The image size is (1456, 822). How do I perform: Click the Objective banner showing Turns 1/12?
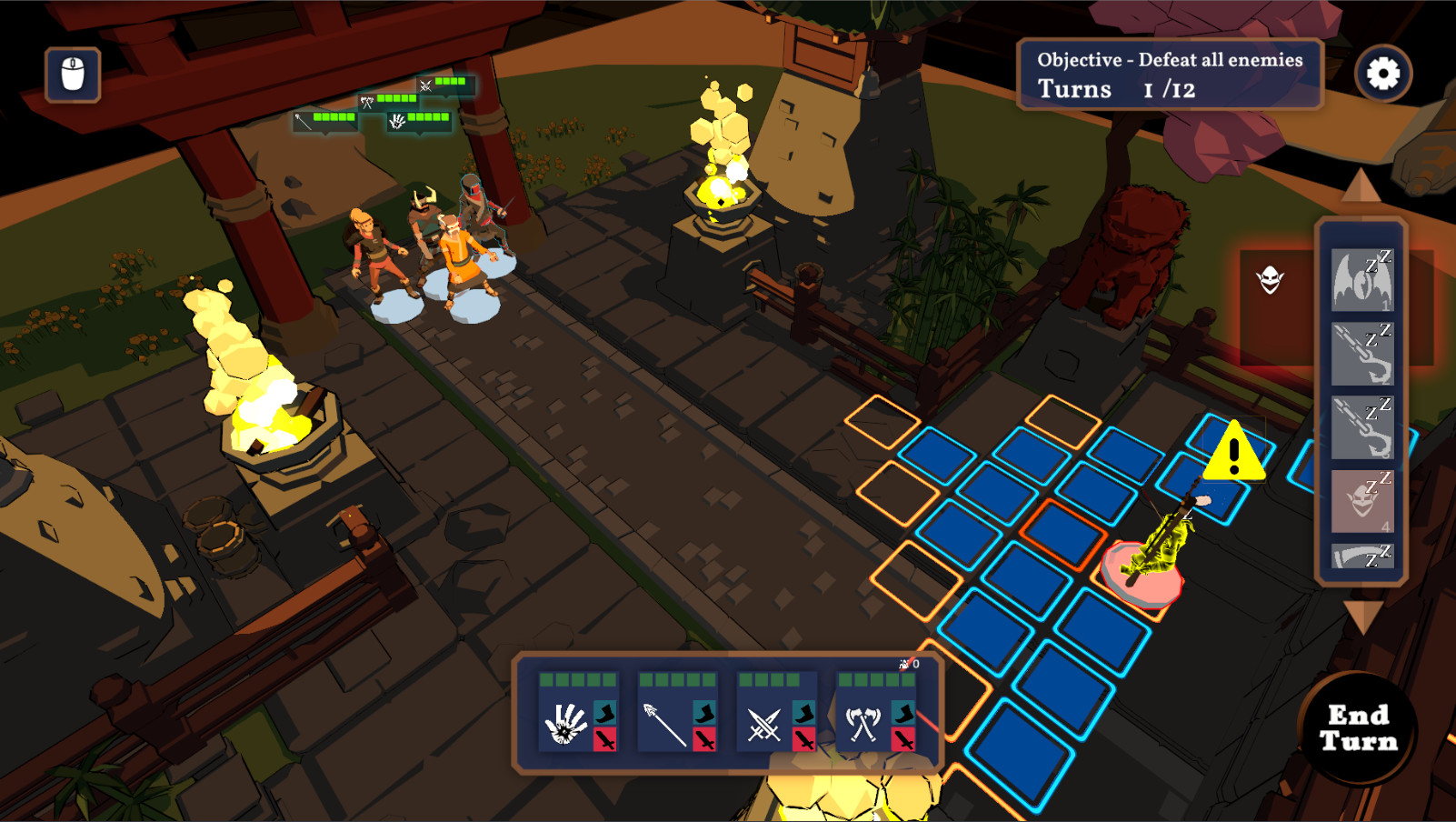tap(1170, 75)
